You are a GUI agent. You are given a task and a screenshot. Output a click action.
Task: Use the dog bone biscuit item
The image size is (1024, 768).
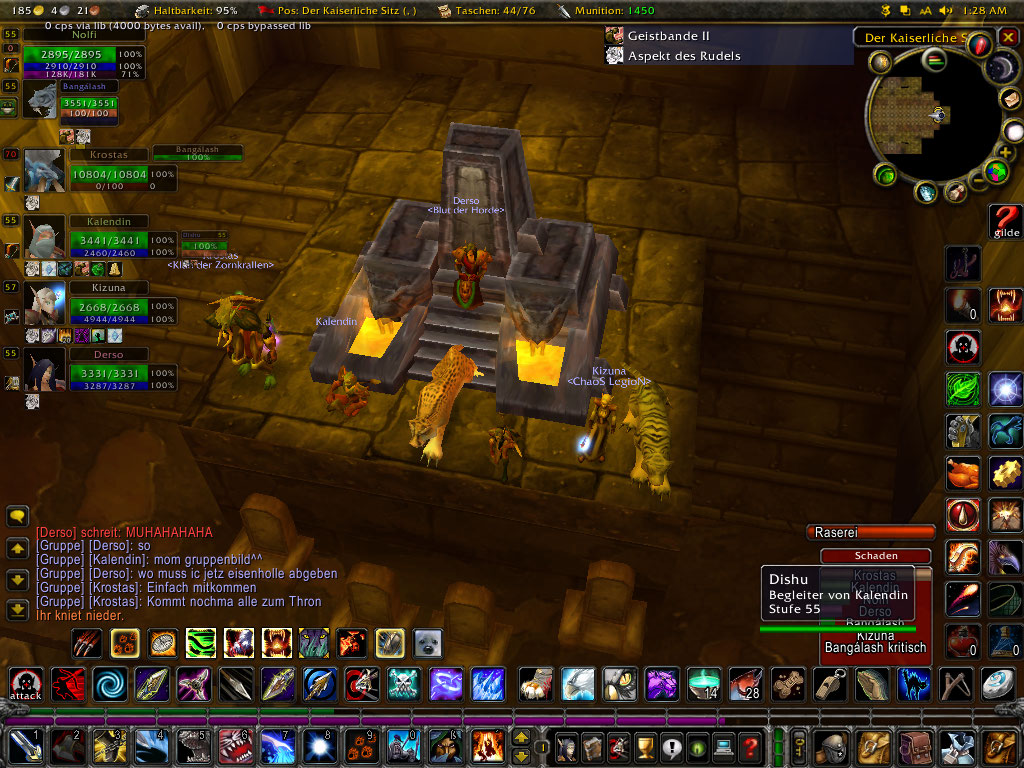tap(787, 685)
